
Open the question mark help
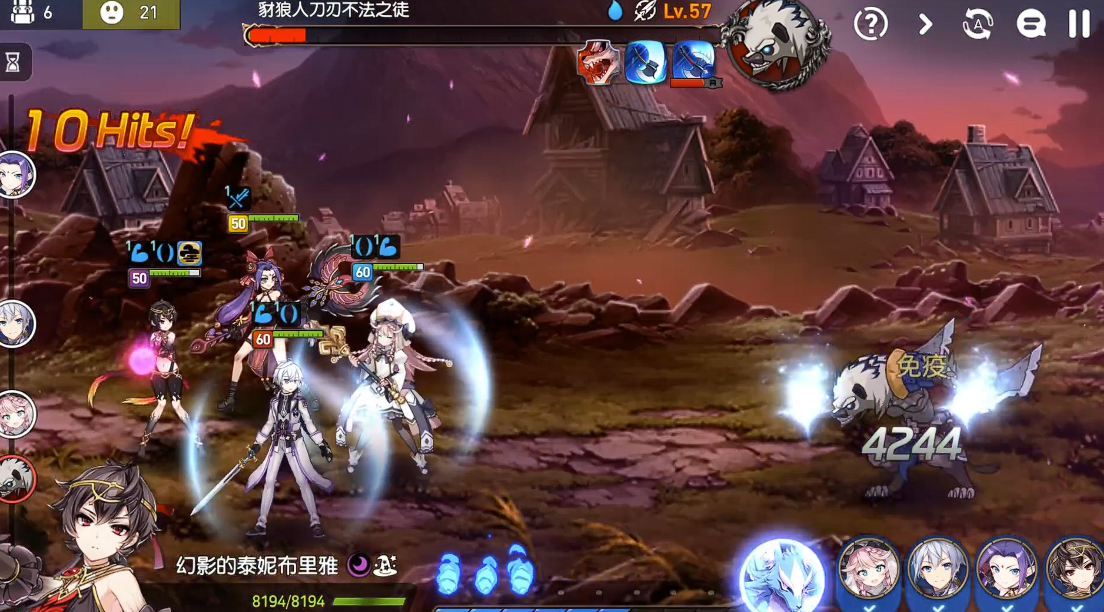coord(871,24)
